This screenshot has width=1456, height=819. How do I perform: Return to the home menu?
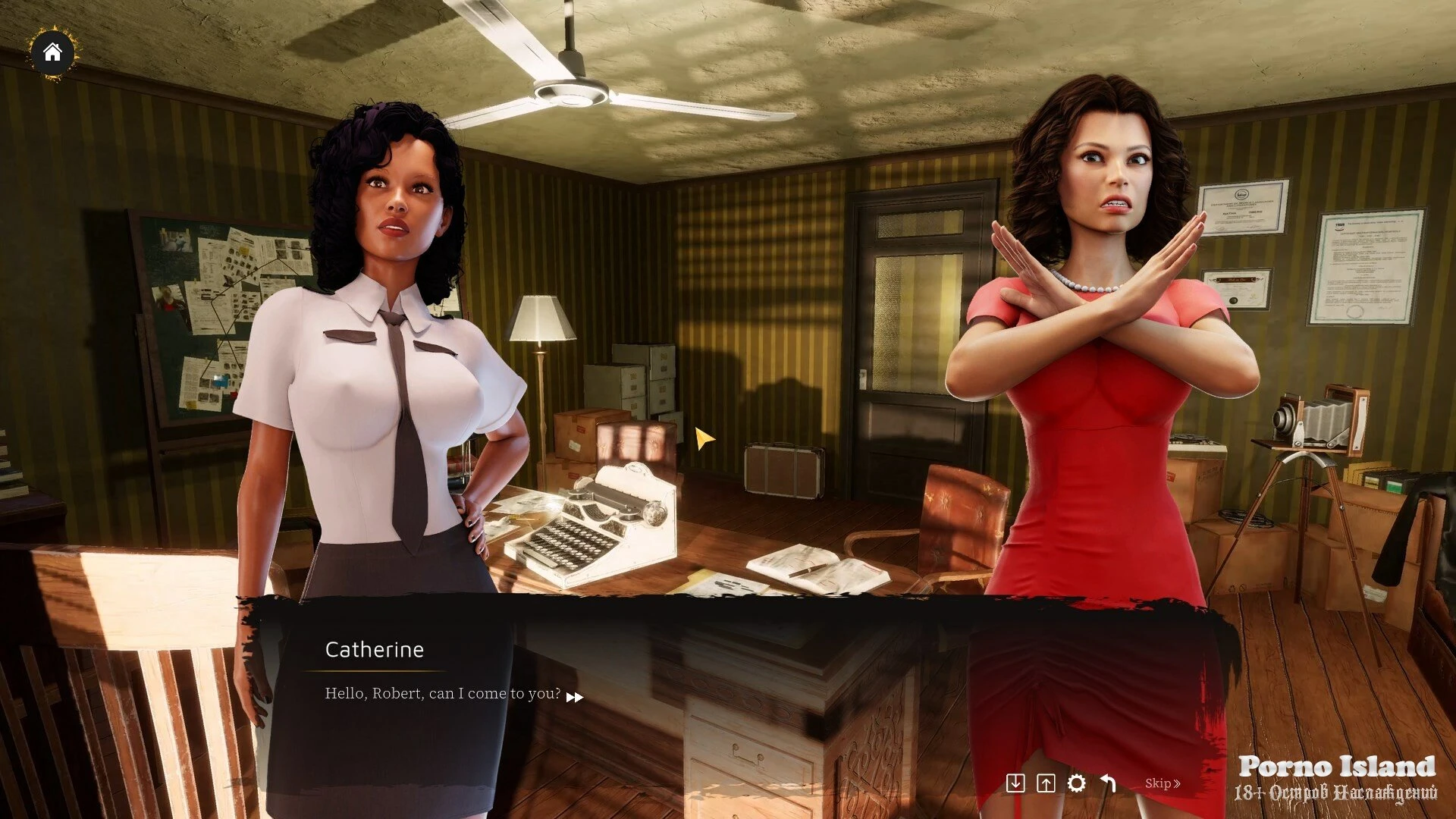[x=52, y=52]
